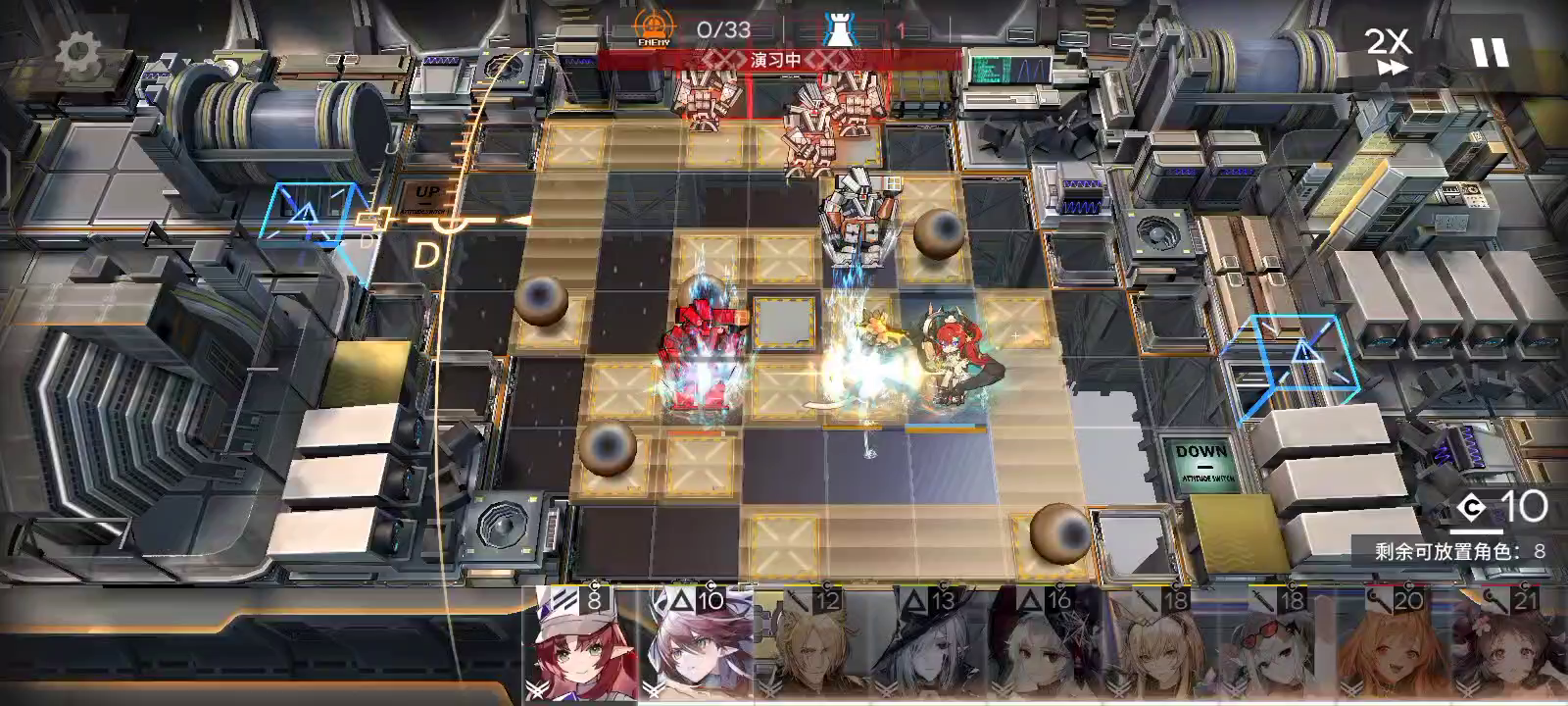Screen dimensions: 1568x706
Task: Toggle the 2X battle speed
Action: [x=1390, y=41]
